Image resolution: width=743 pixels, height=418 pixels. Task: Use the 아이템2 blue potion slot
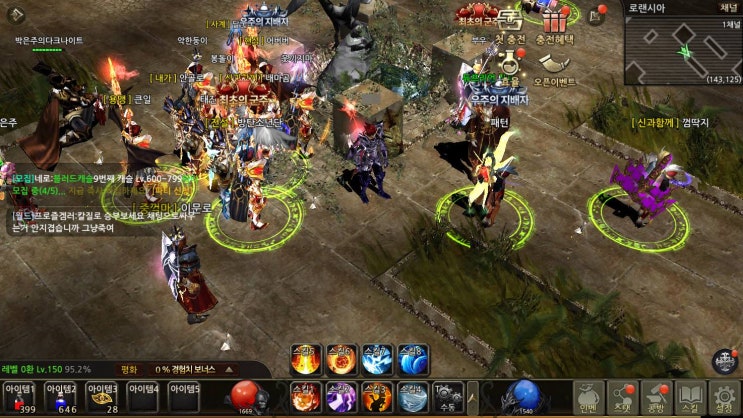pyautogui.click(x=62, y=398)
